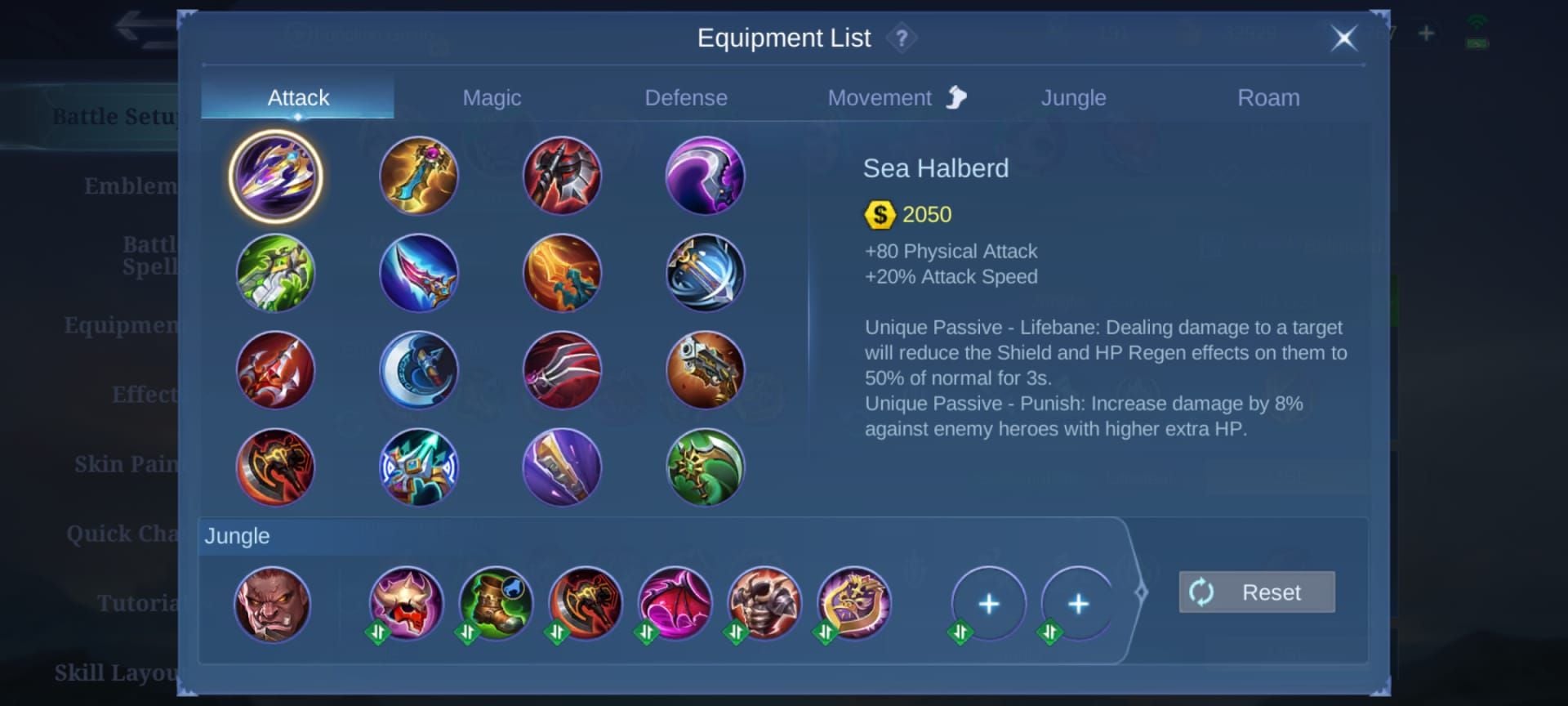Choose the purple scythe item icon
Viewport: 1568px width, 706px height.
click(x=705, y=176)
